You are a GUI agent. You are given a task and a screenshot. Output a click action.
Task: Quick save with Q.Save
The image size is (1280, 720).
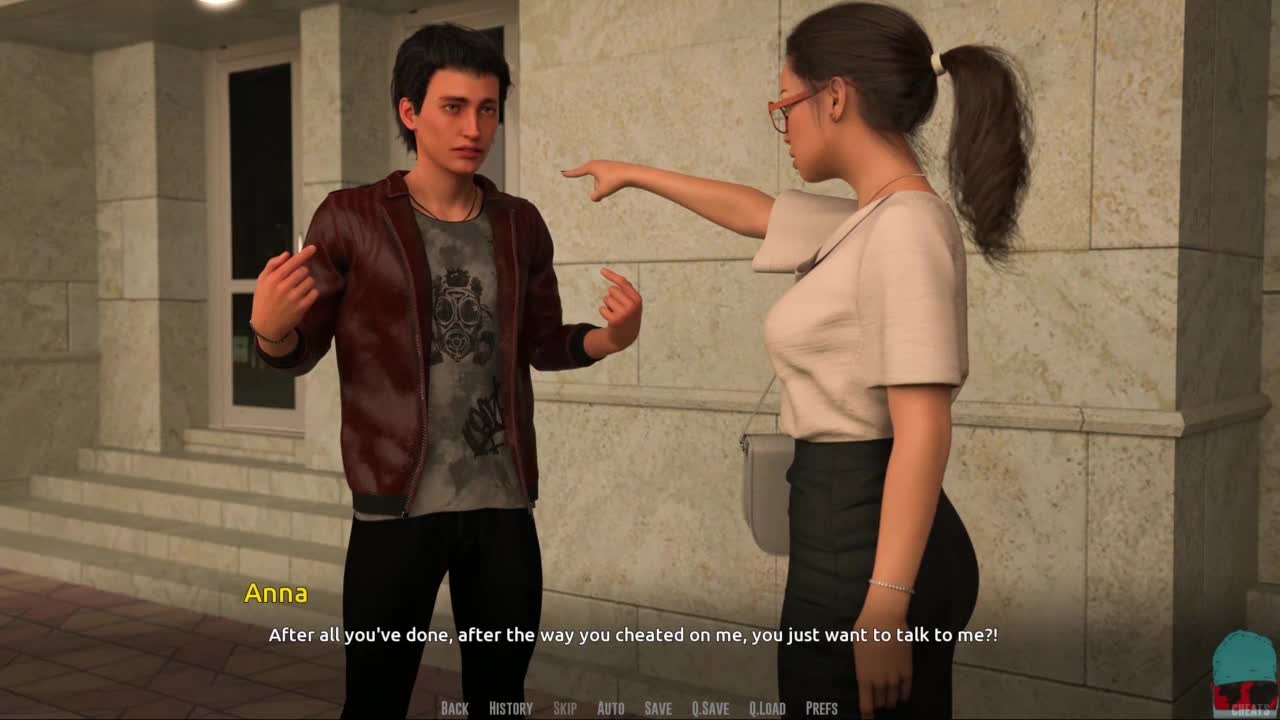coord(710,708)
